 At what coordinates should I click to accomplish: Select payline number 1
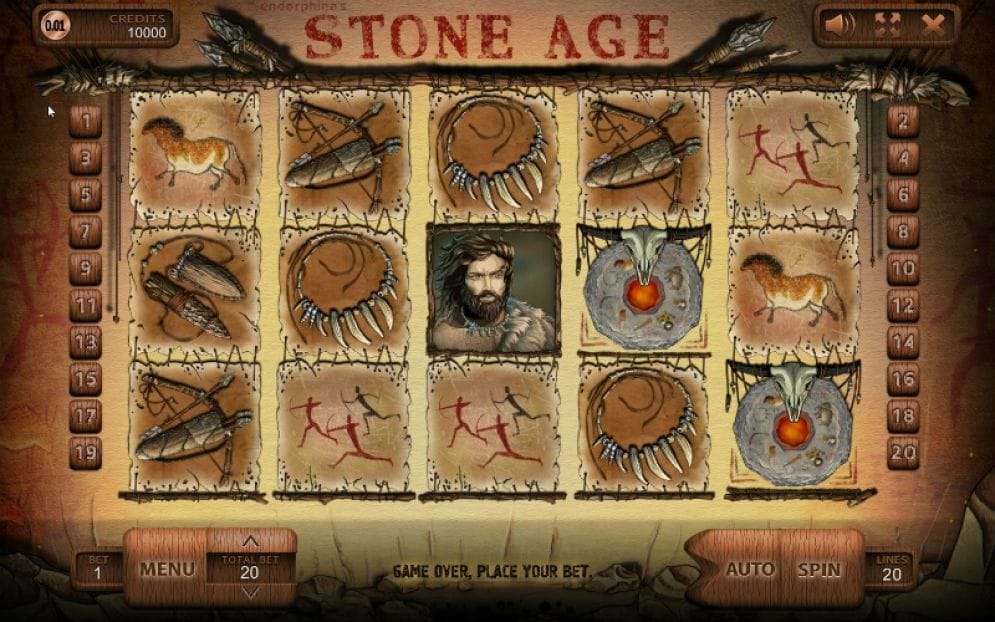pyautogui.click(x=85, y=121)
